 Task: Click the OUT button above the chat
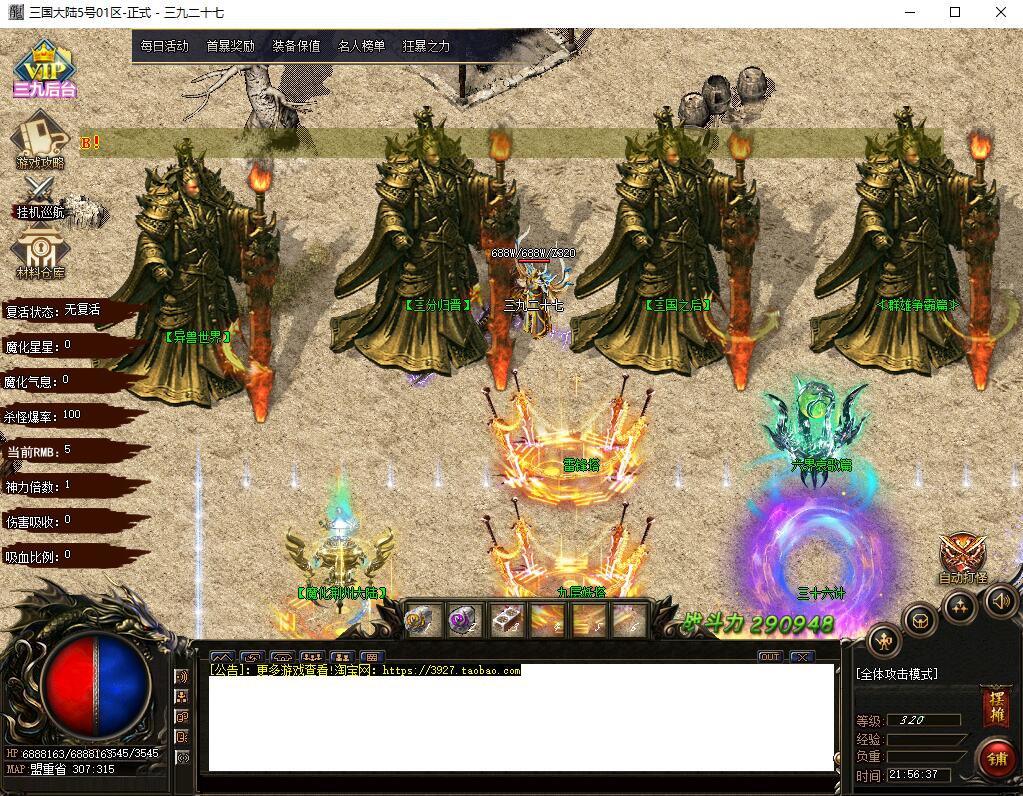pyautogui.click(x=769, y=657)
